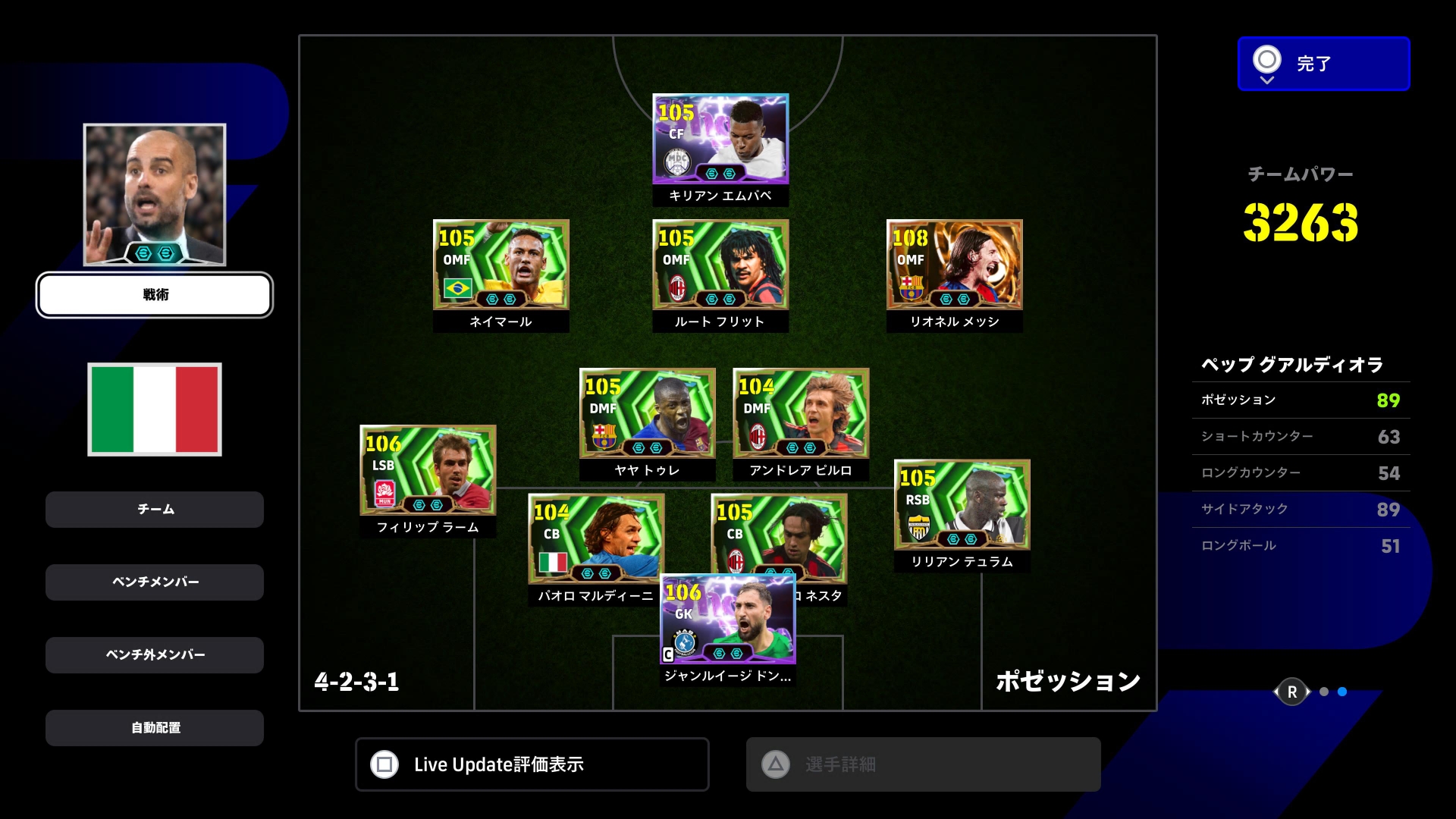Toggle Live Update評価表示
The width and height of the screenshot is (1456, 819).
[532, 764]
